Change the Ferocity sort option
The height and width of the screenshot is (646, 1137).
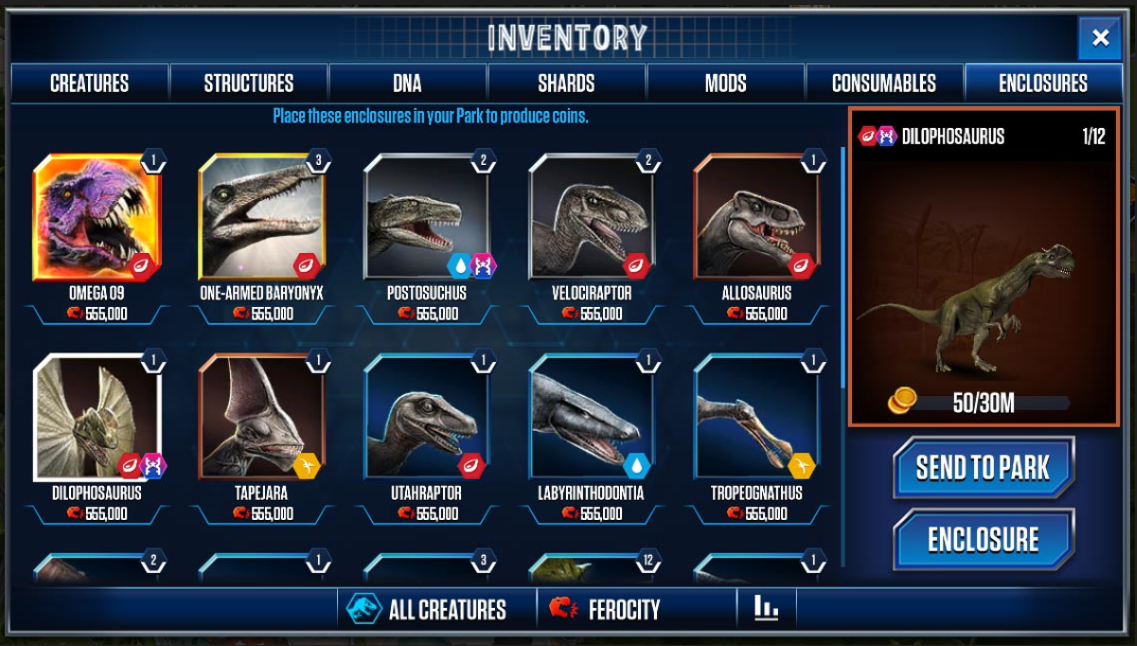pyautogui.click(x=608, y=609)
